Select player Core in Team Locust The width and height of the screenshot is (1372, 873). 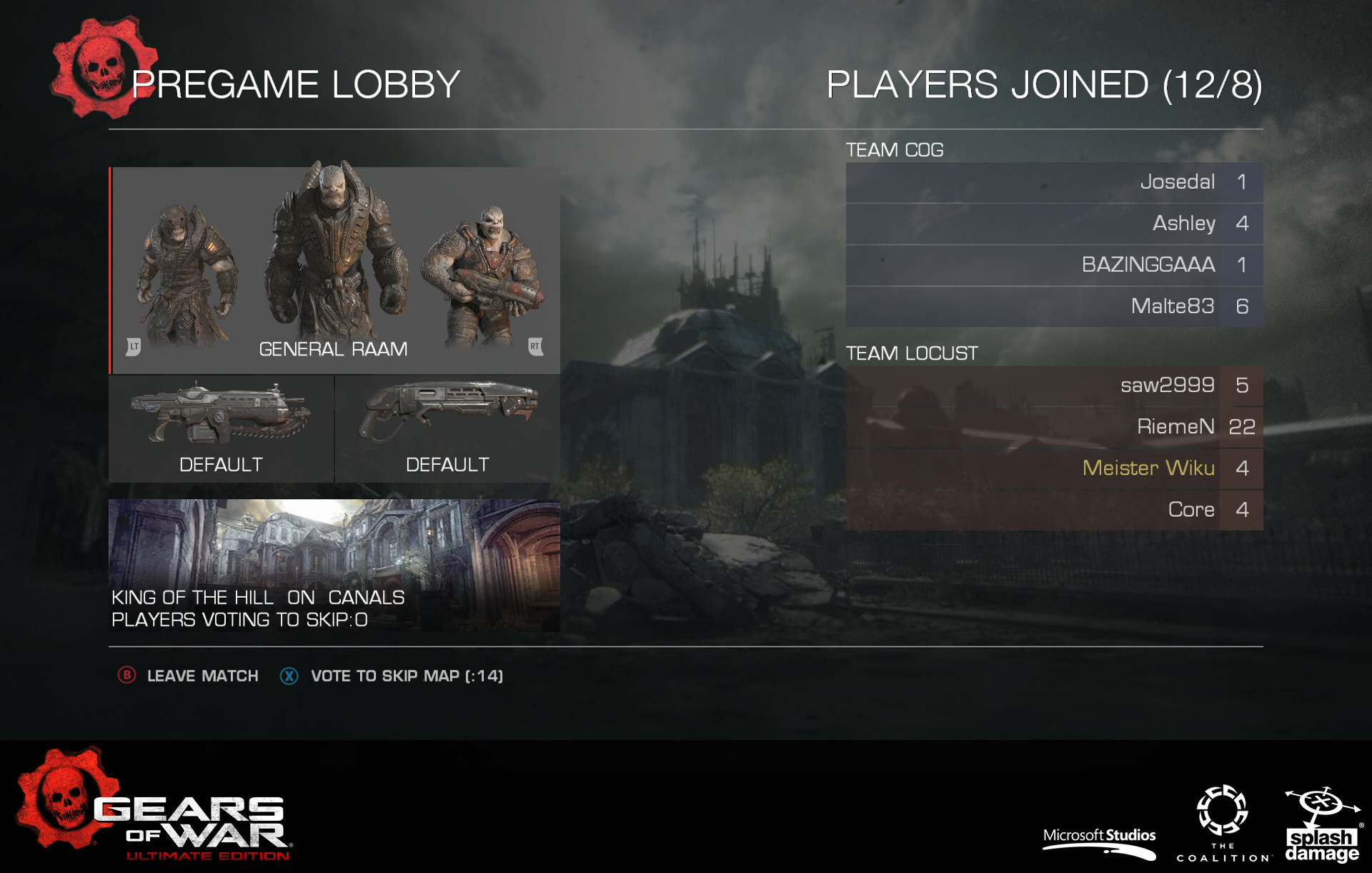(x=1053, y=510)
